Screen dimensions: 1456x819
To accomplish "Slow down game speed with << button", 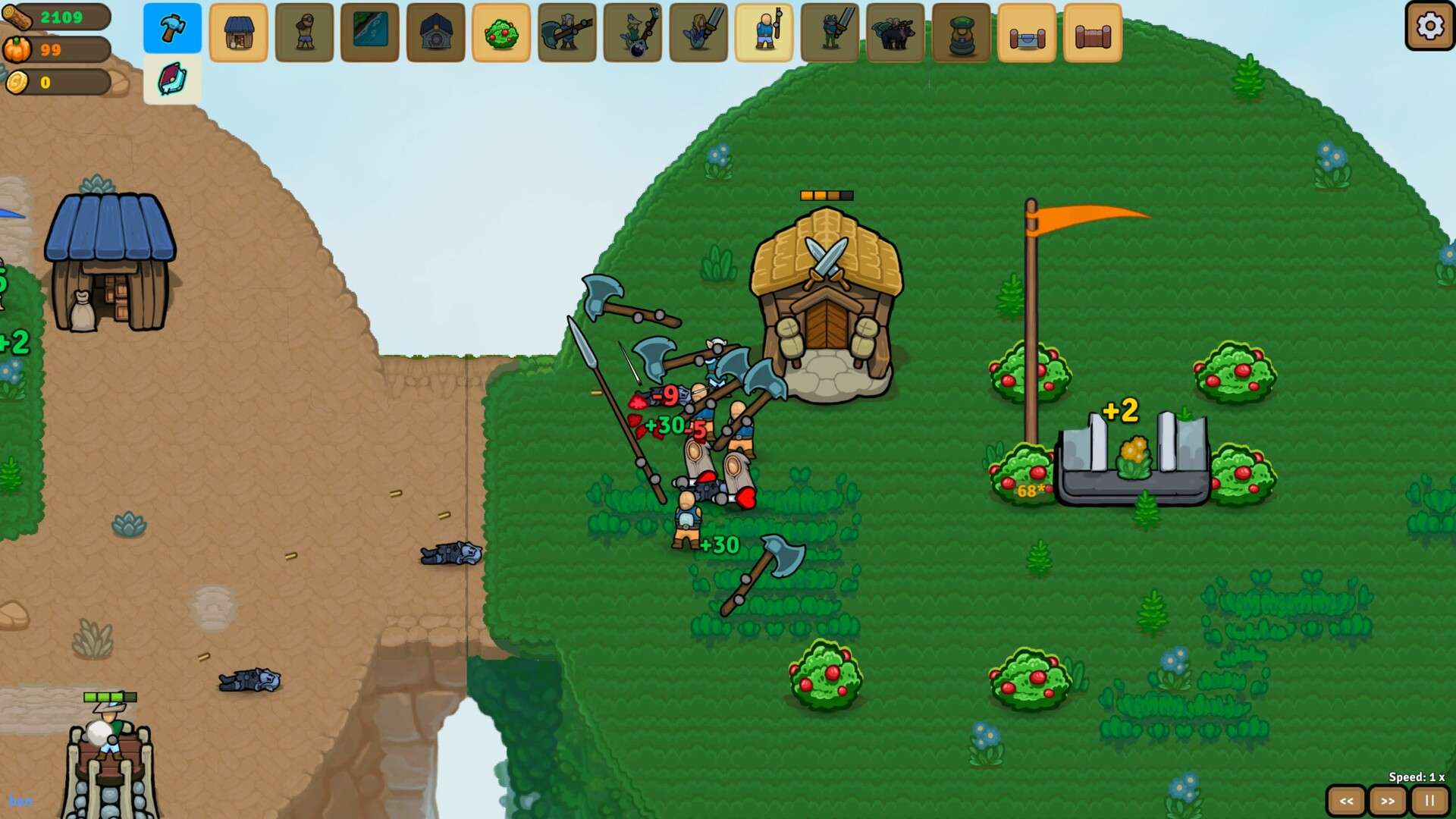I will coord(1346,801).
